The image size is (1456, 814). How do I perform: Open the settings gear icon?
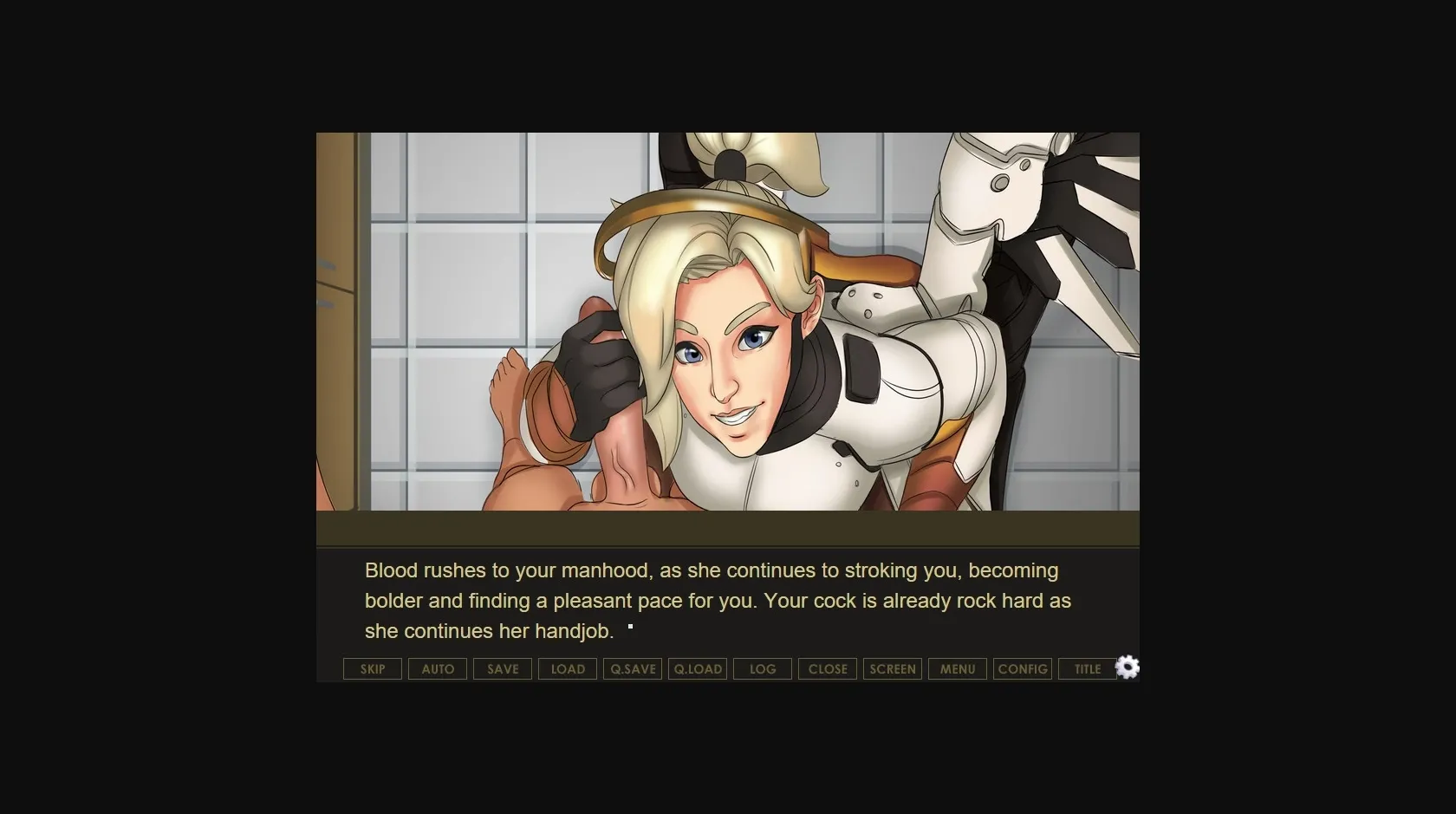(x=1127, y=667)
